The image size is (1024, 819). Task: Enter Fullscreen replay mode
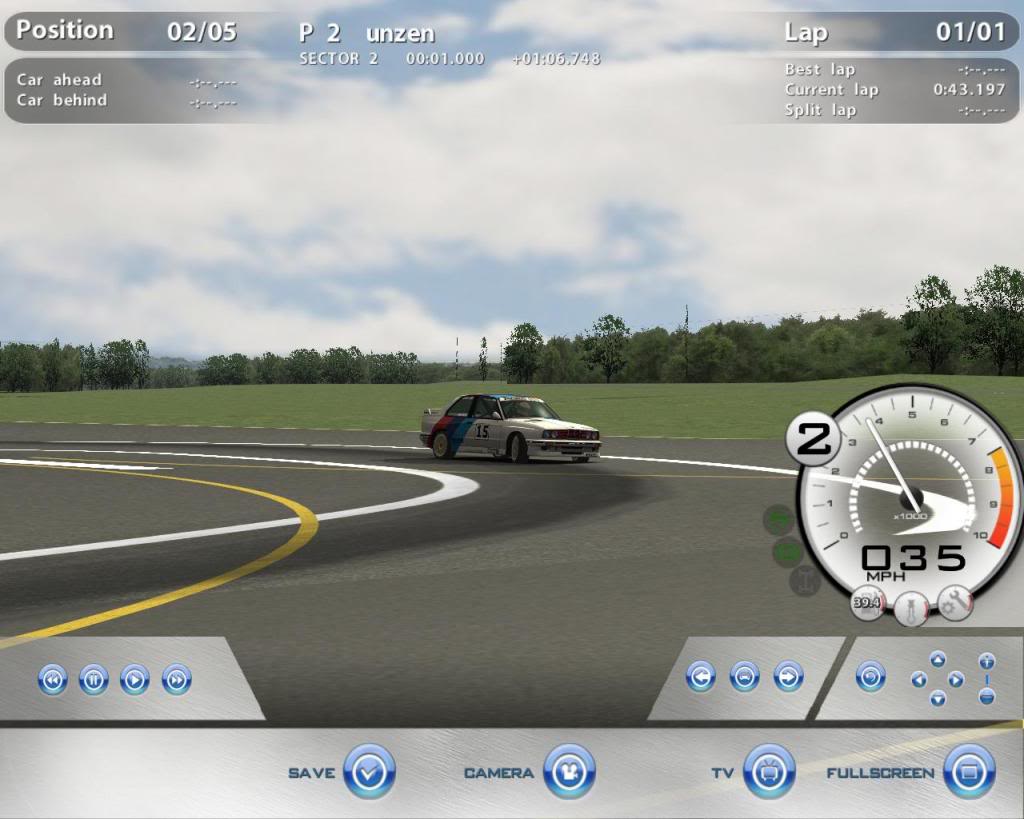point(969,771)
